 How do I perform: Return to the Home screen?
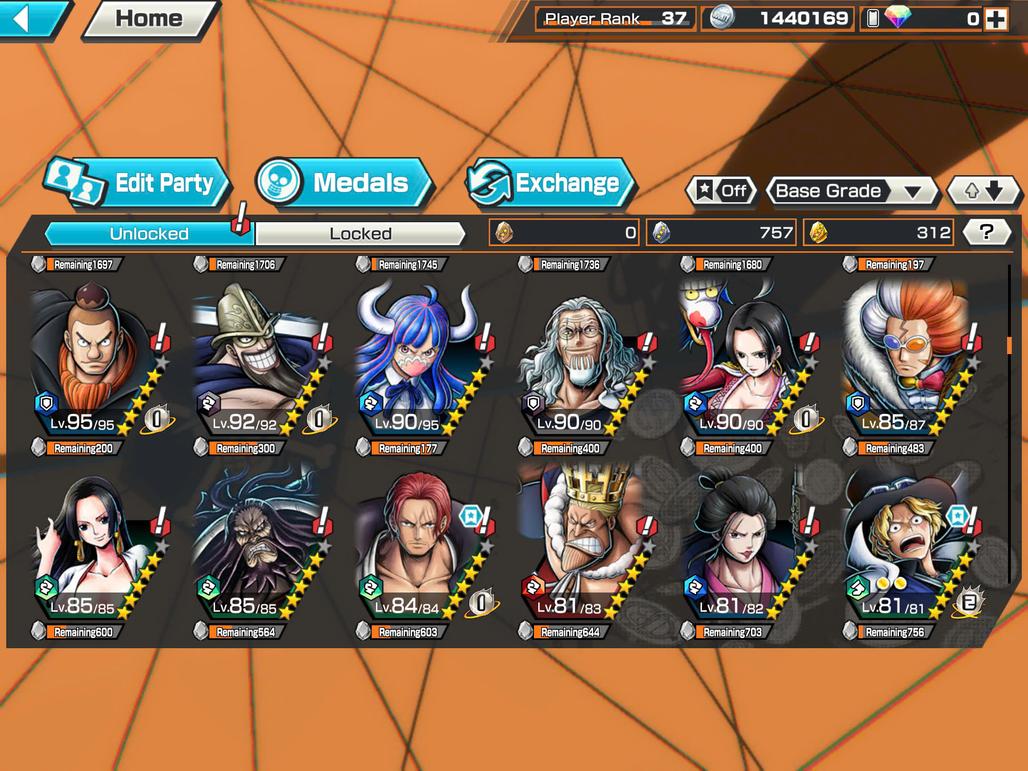tap(149, 18)
